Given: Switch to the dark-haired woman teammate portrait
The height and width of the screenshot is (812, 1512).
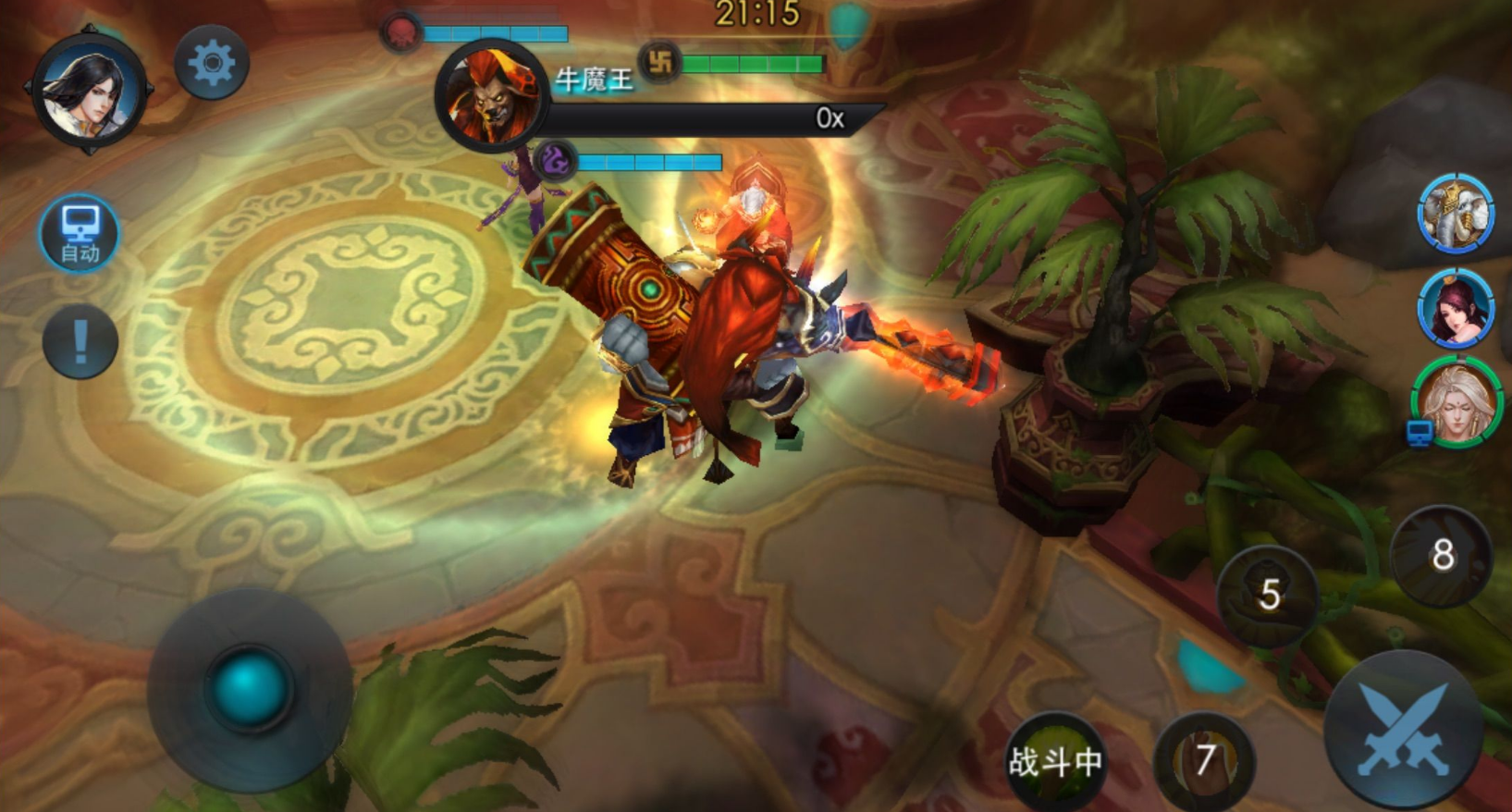Looking at the screenshot, I should tap(1456, 308).
